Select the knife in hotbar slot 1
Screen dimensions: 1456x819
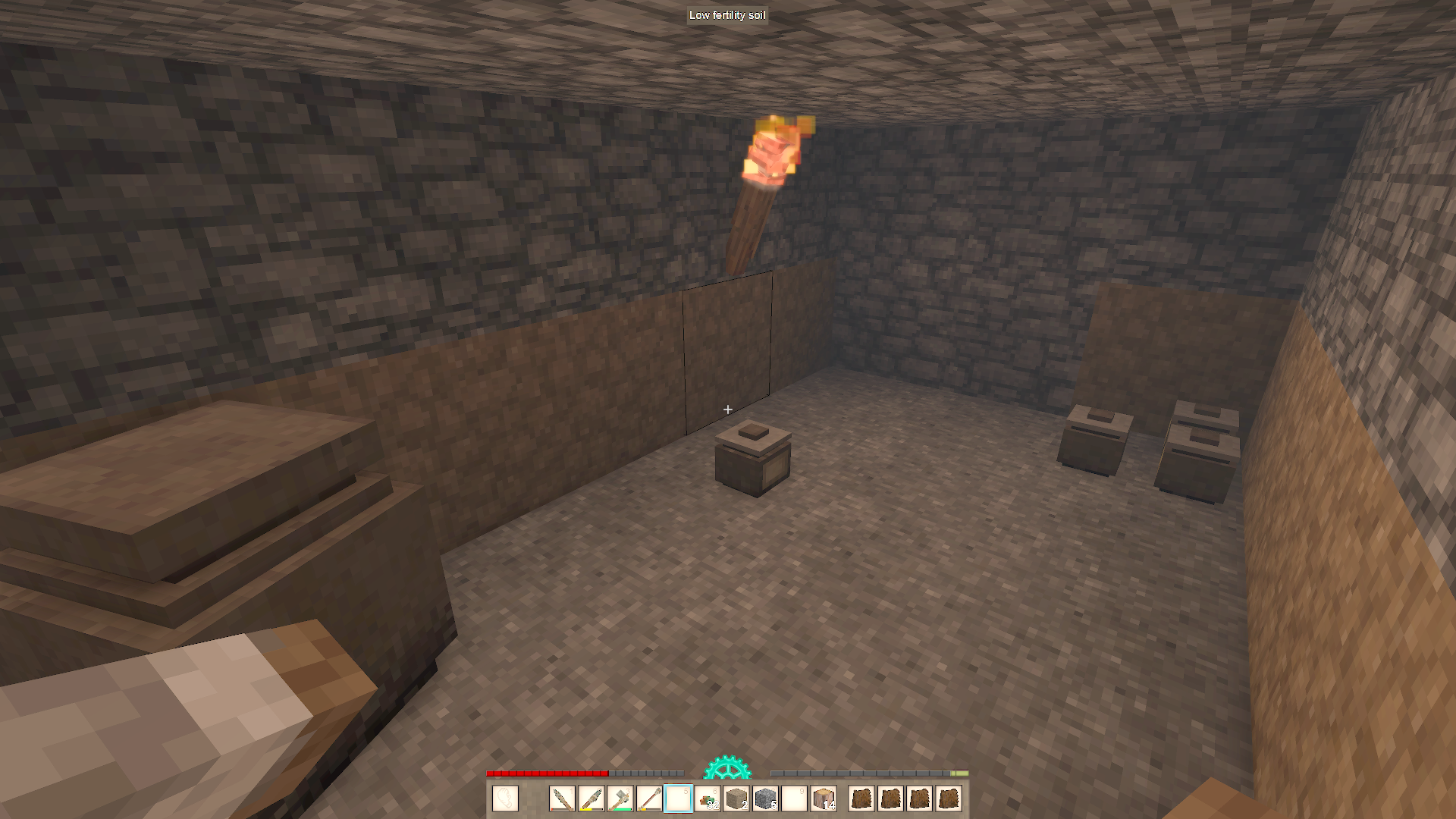(563, 799)
